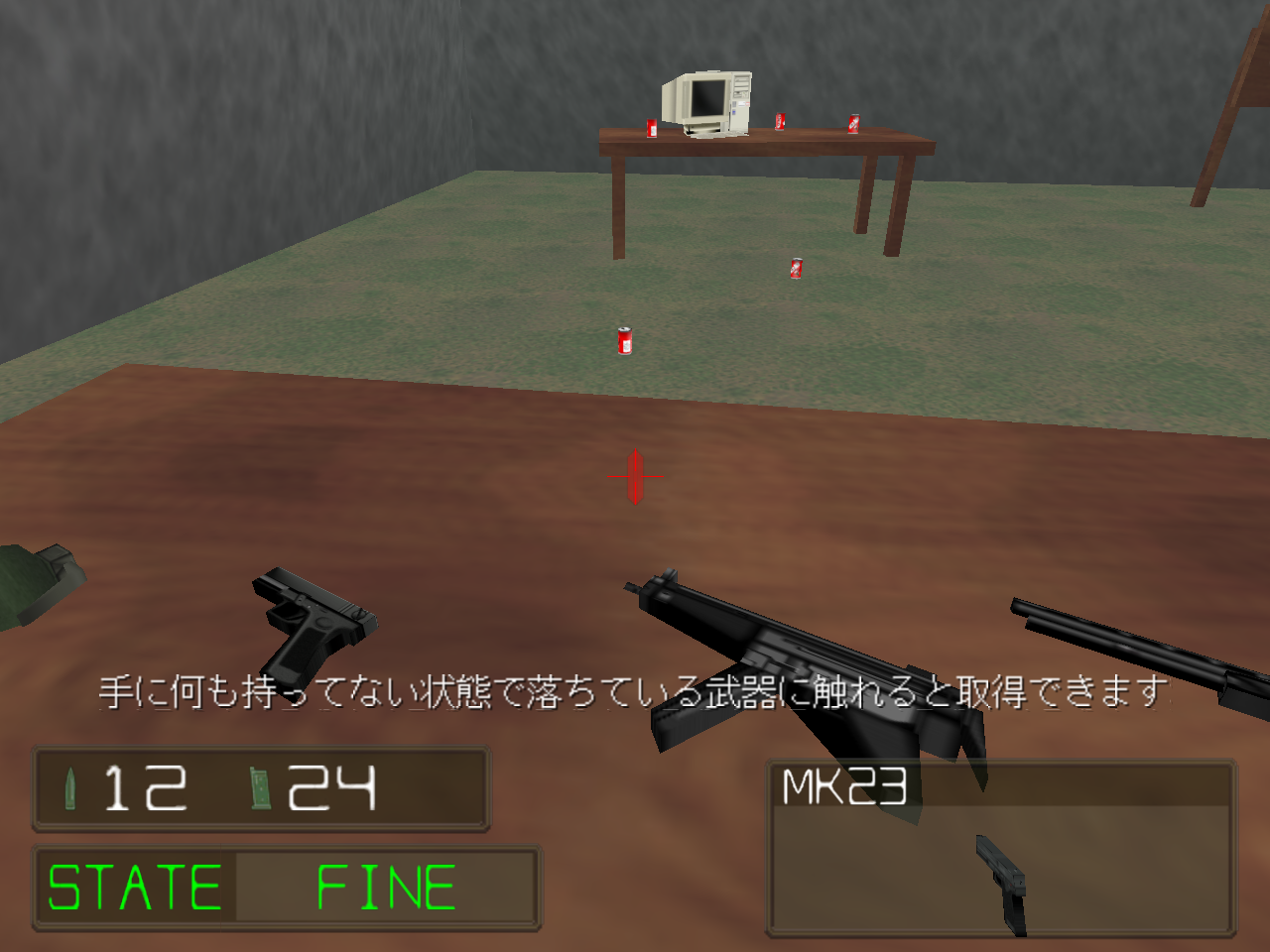The width and height of the screenshot is (1270, 952).
Task: Expand the ammo counter panel
Action: (261, 790)
